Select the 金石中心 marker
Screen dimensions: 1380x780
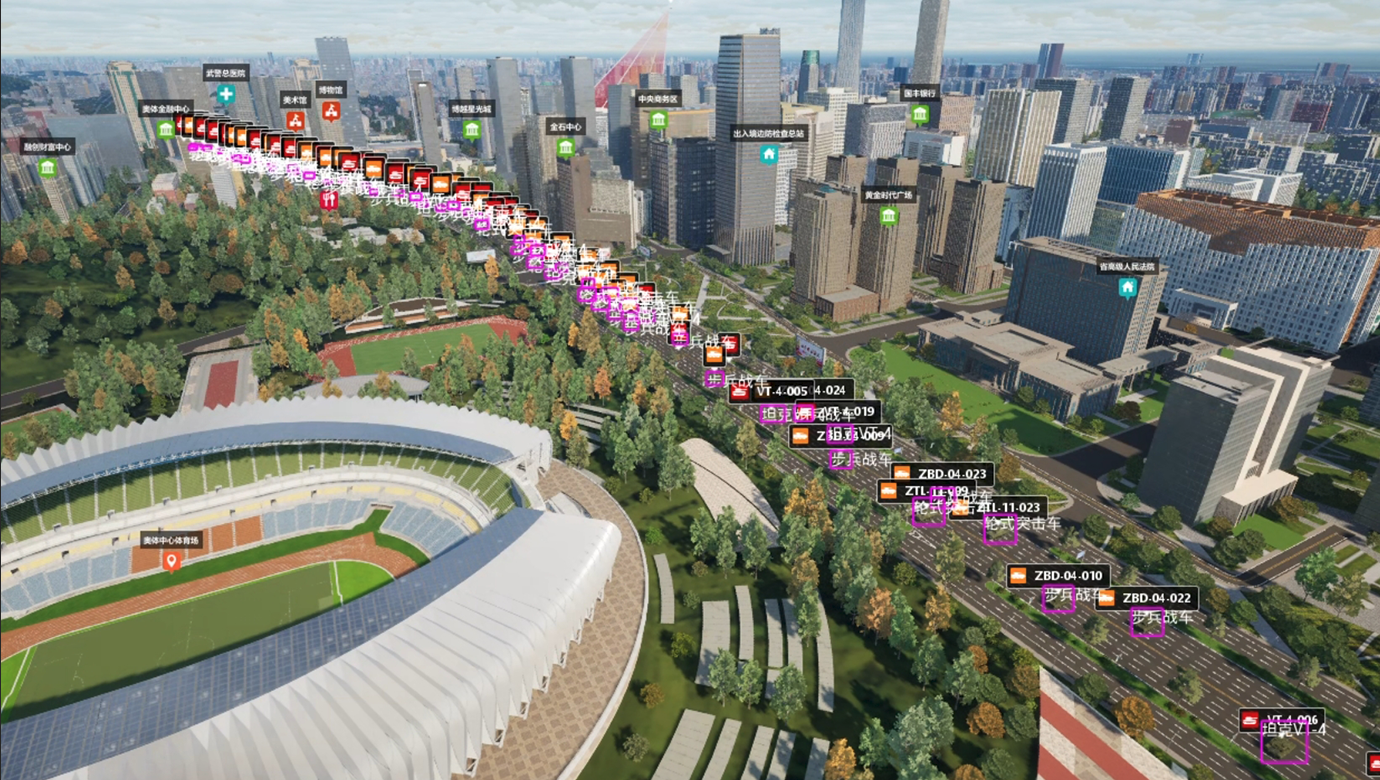(x=565, y=148)
